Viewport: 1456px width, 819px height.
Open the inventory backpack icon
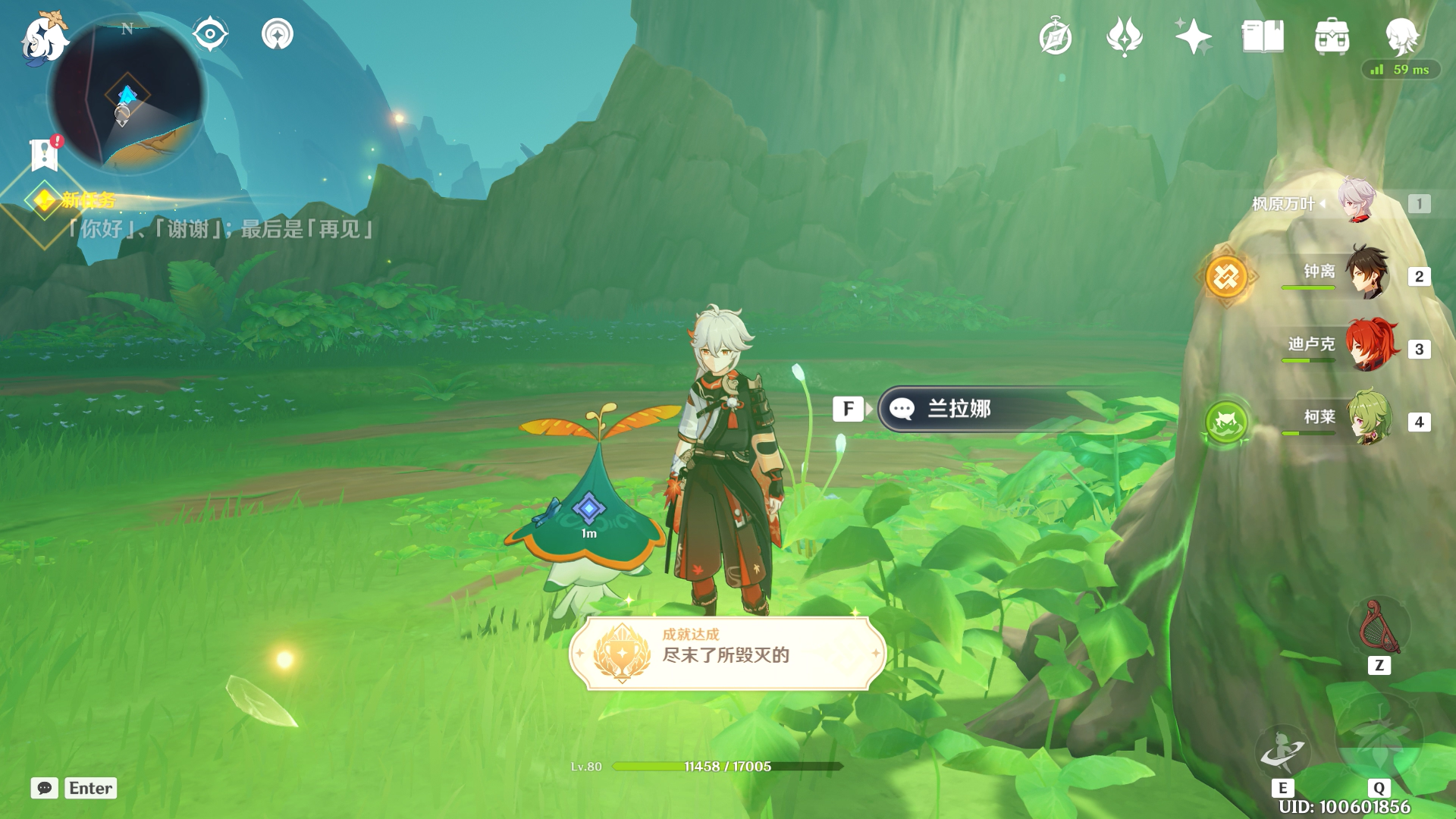click(1332, 36)
